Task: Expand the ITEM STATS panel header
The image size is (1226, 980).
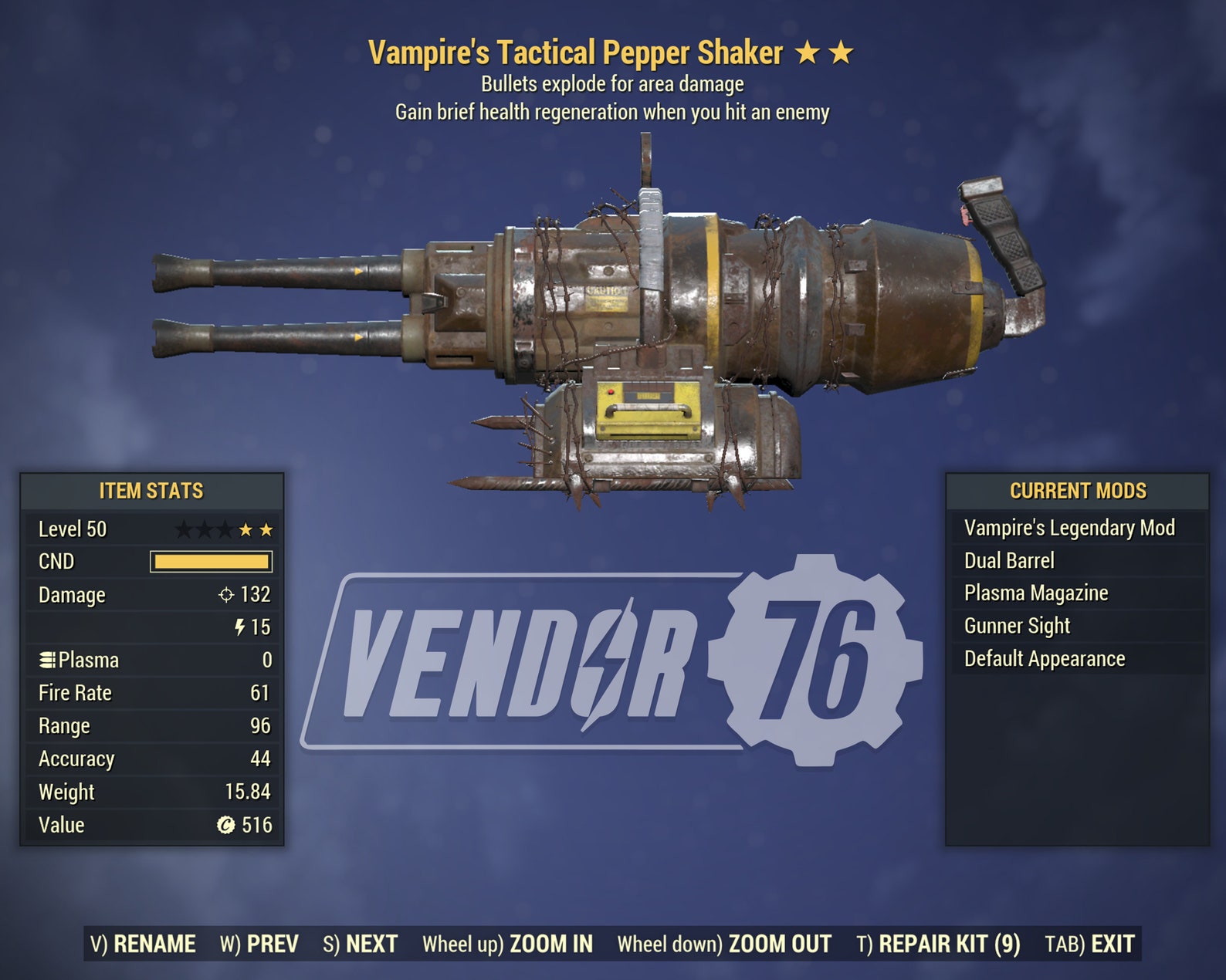Action: pyautogui.click(x=151, y=488)
